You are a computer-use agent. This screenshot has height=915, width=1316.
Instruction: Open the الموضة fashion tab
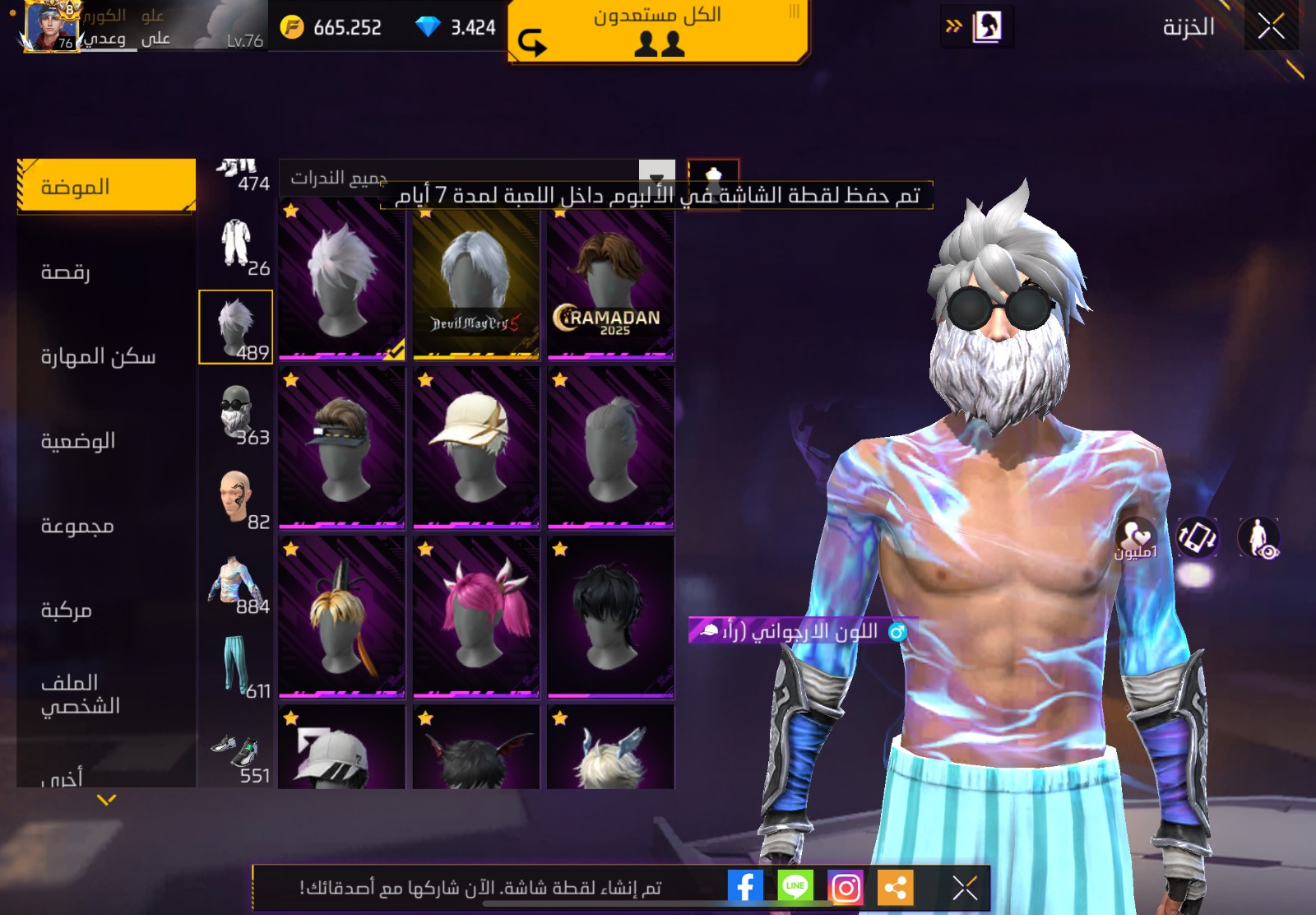[x=106, y=187]
